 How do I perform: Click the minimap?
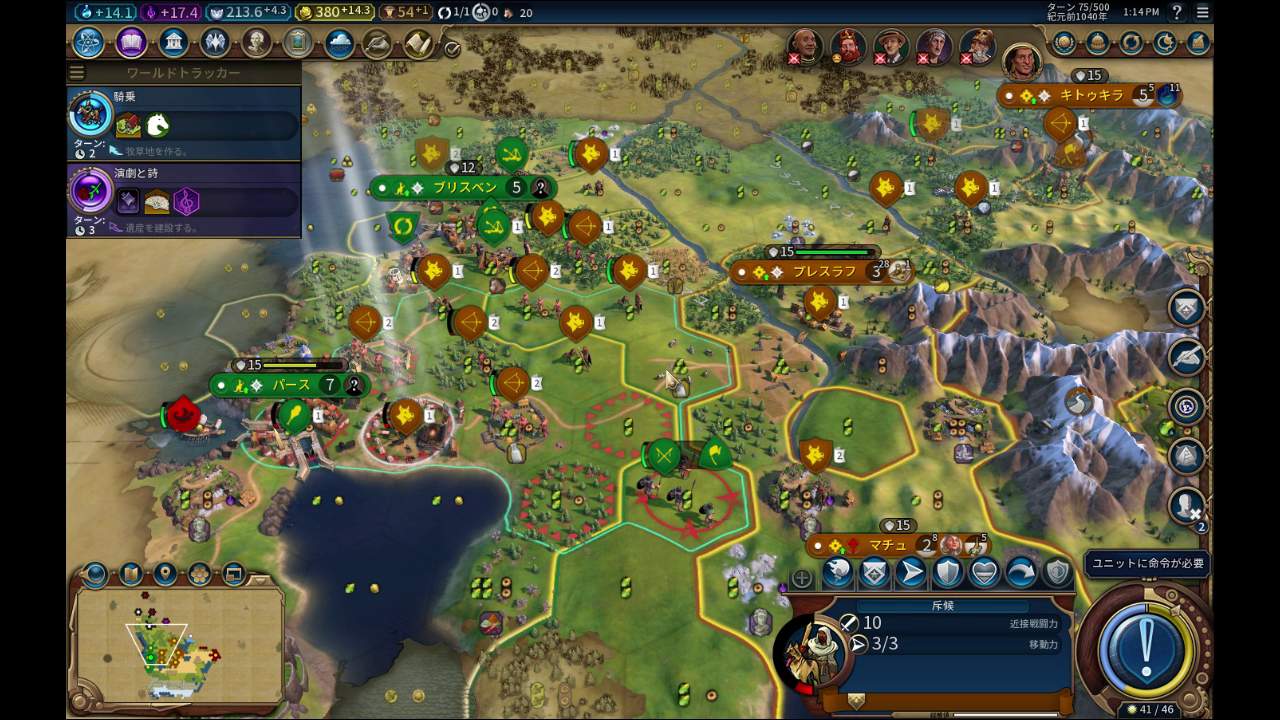tap(176, 645)
